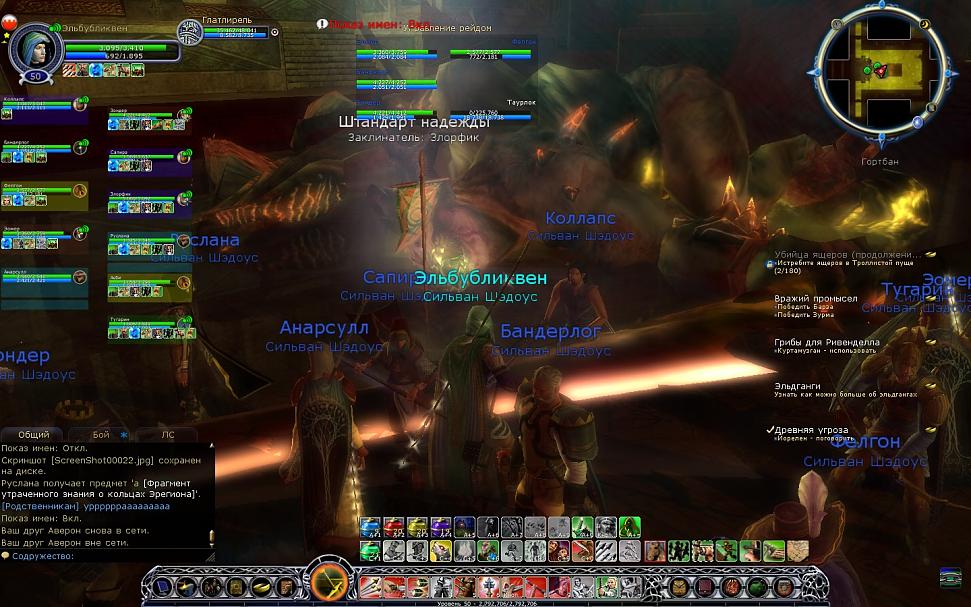Viewport: 971px width, 607px height.
Task: Switch to the Общий chat tab
Action: pyautogui.click(x=33, y=435)
